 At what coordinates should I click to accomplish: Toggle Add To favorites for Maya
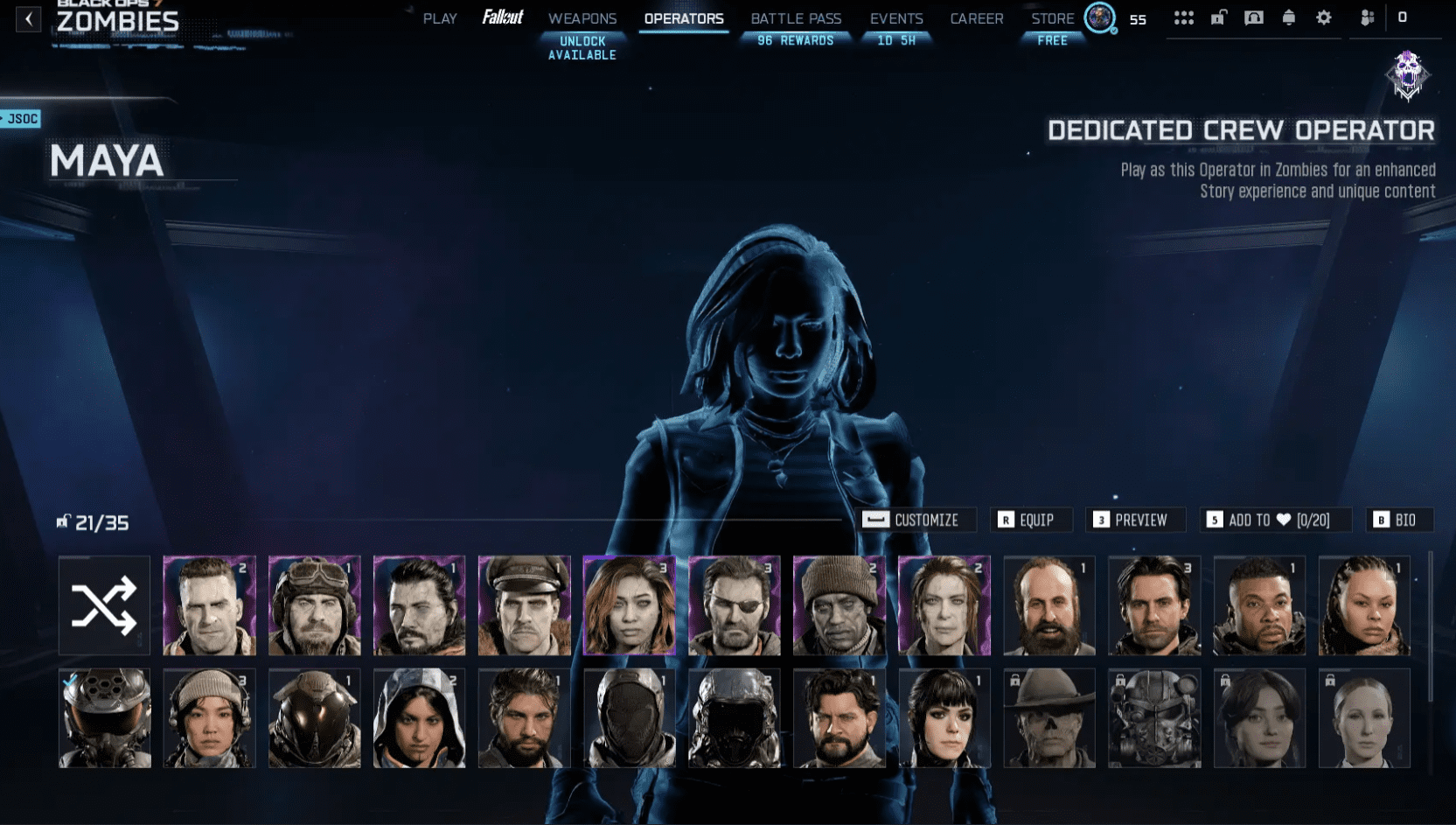tap(1275, 520)
